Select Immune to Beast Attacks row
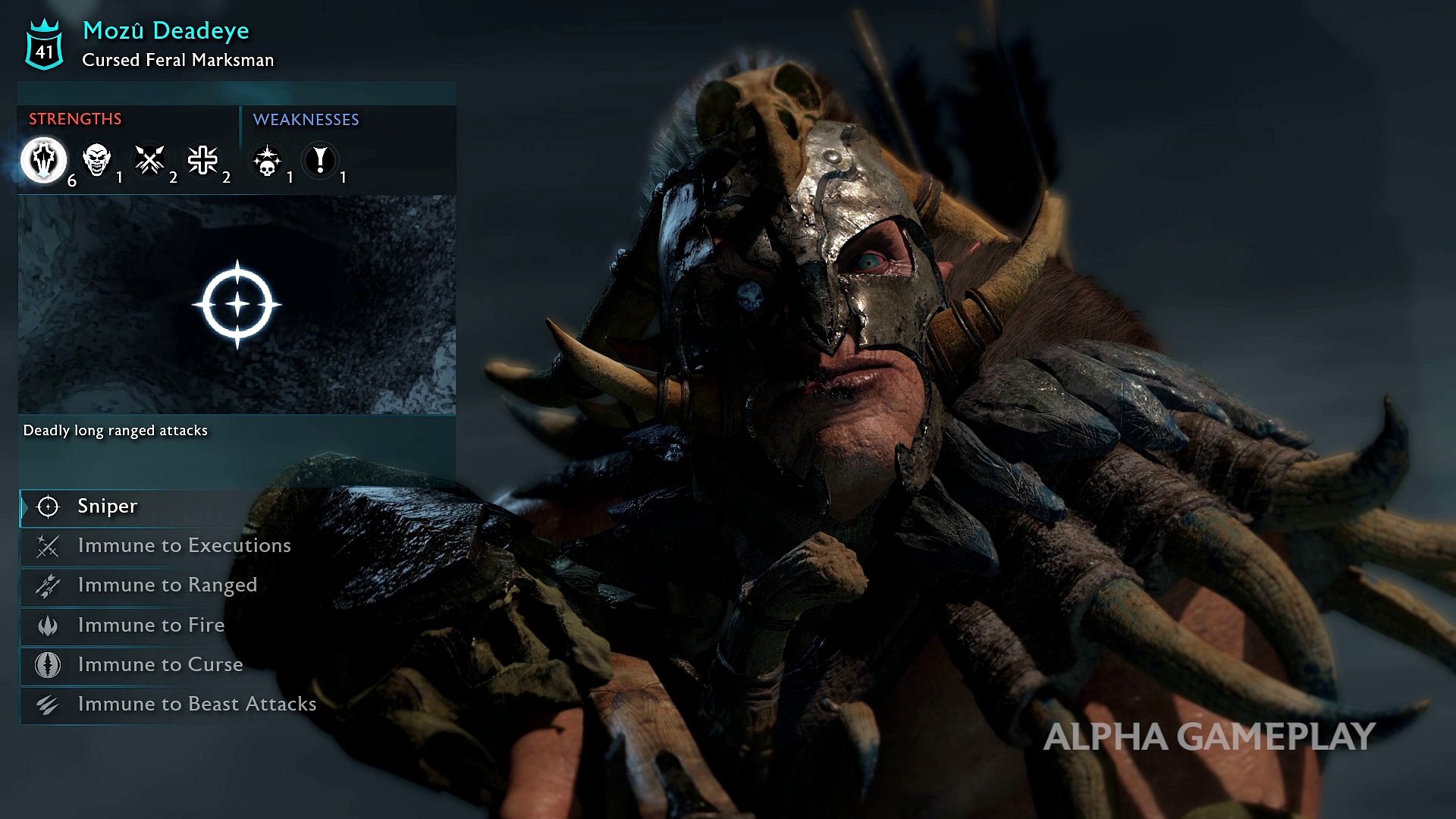This screenshot has width=1456, height=819. [196, 704]
